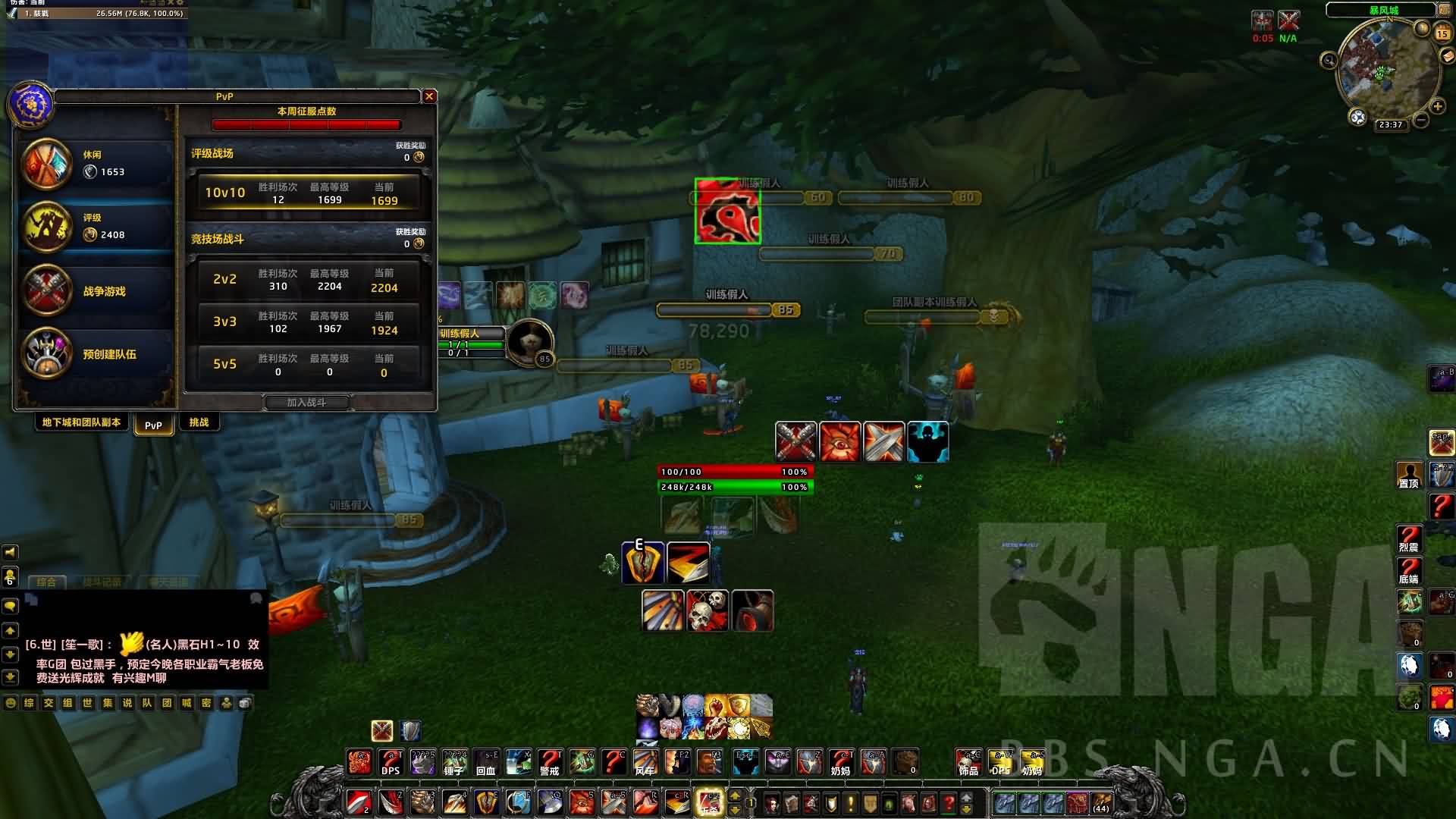Close the PvP window

429,96
